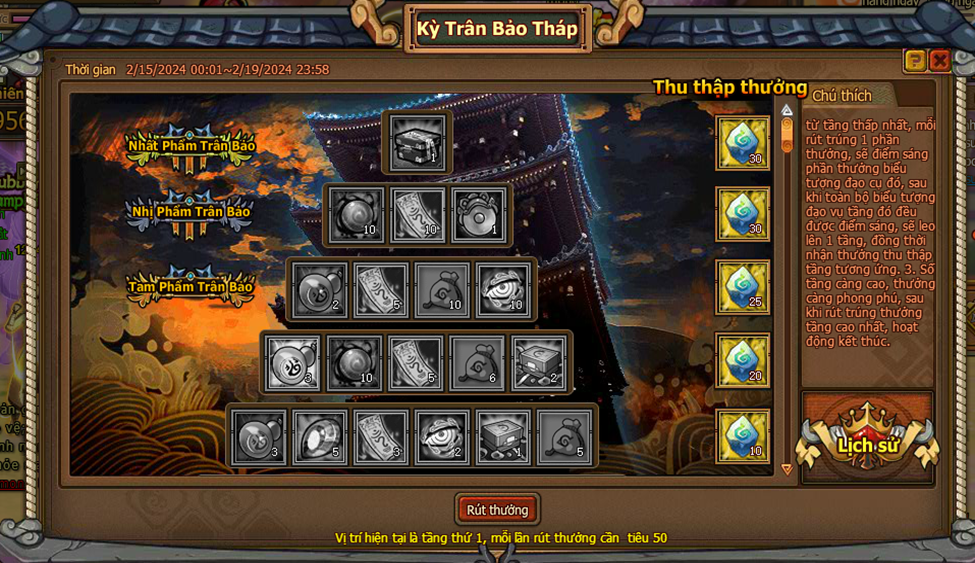Click the collection gem reward worth 25
The image size is (975, 563).
click(742, 288)
